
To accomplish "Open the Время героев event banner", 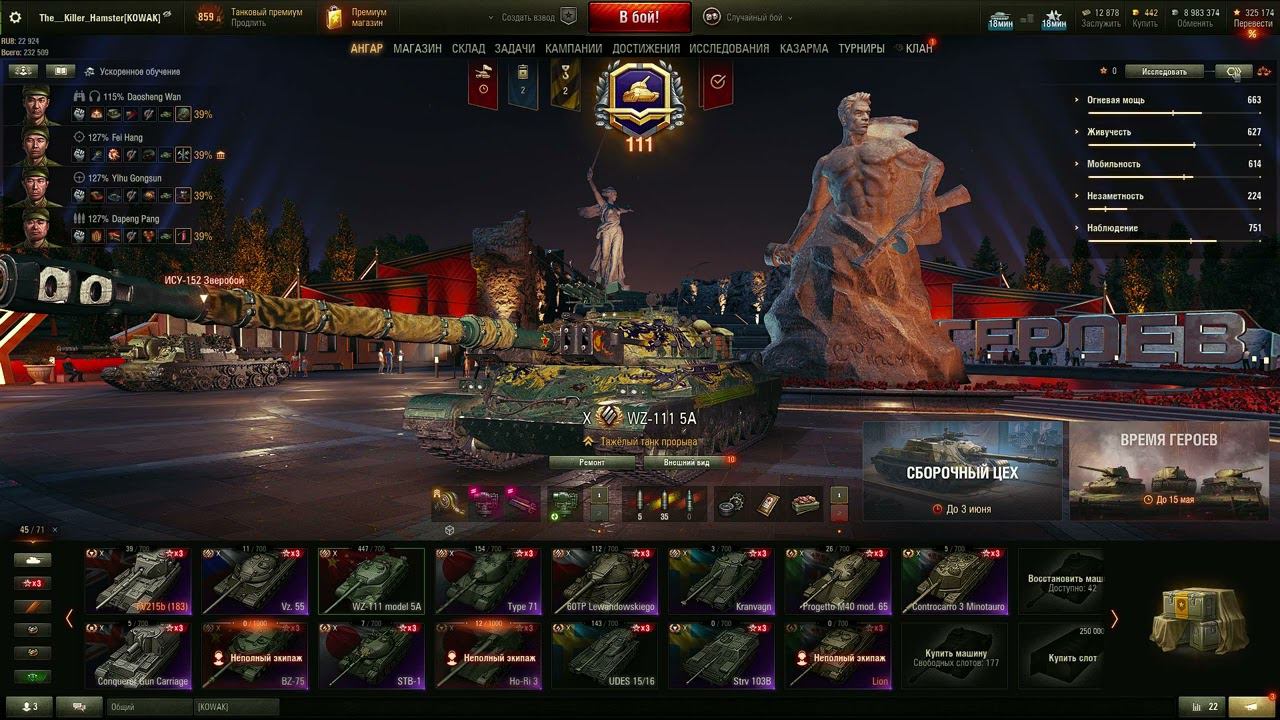I will click(x=1168, y=470).
